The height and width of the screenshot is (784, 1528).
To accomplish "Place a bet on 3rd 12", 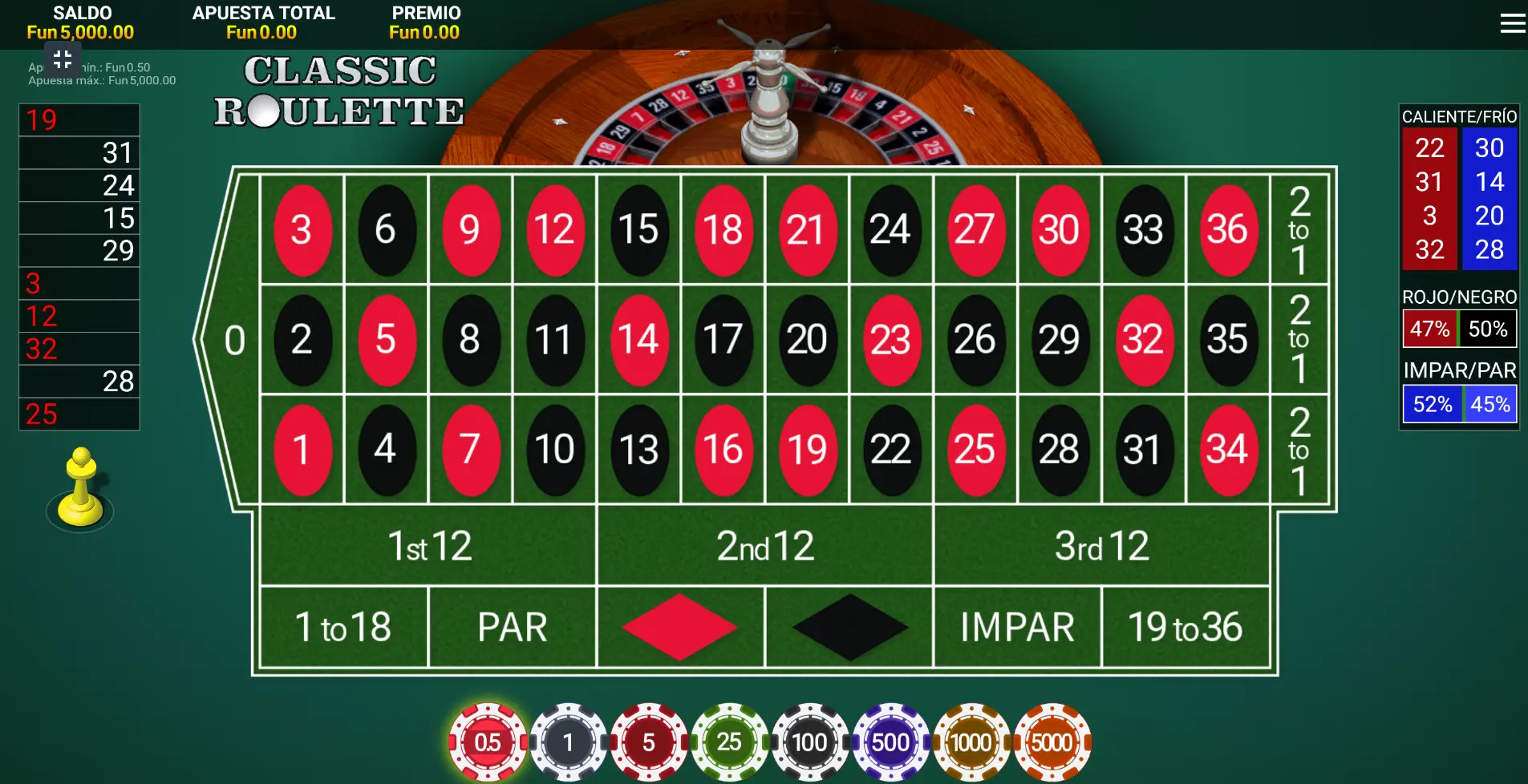I will [1101, 547].
